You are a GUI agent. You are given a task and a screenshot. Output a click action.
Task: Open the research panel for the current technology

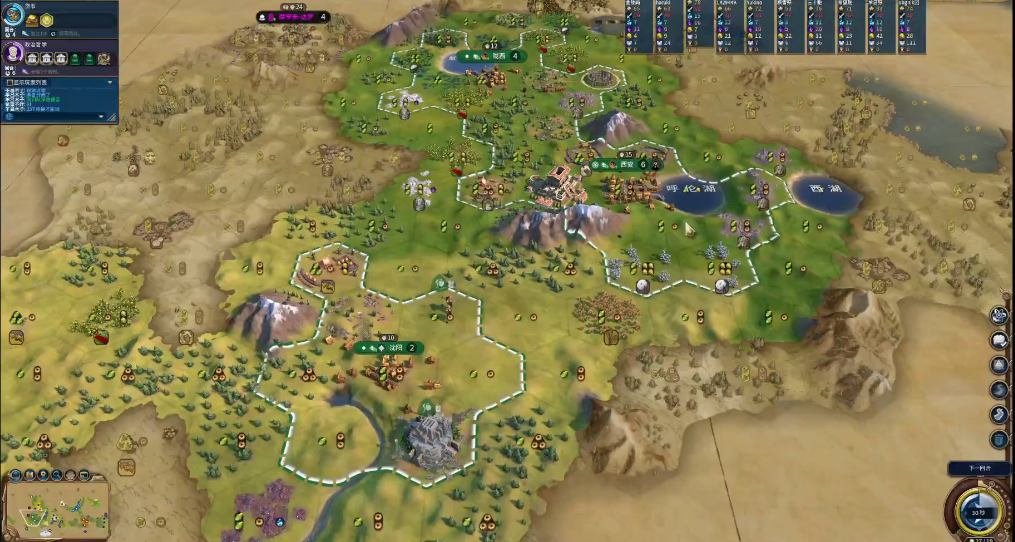(14, 20)
